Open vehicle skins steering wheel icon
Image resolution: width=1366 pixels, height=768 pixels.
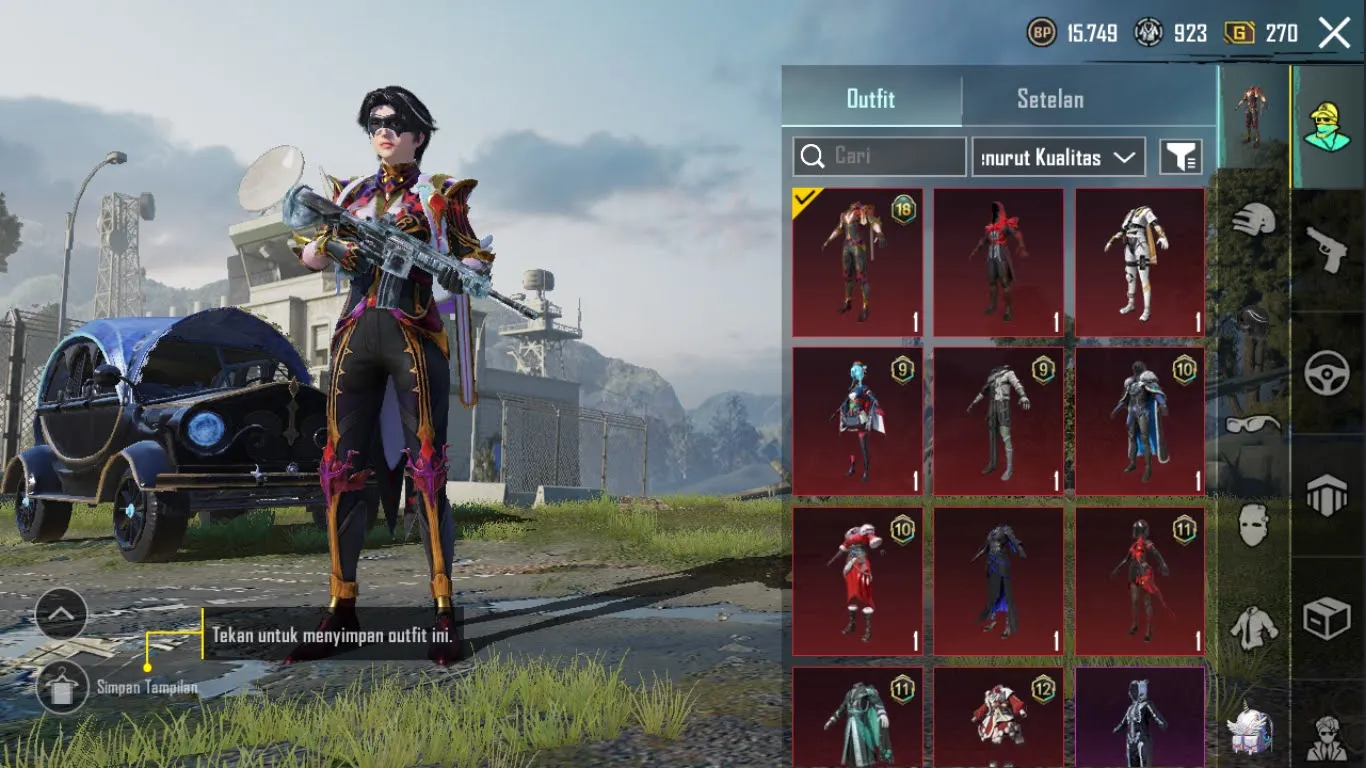pos(1330,373)
